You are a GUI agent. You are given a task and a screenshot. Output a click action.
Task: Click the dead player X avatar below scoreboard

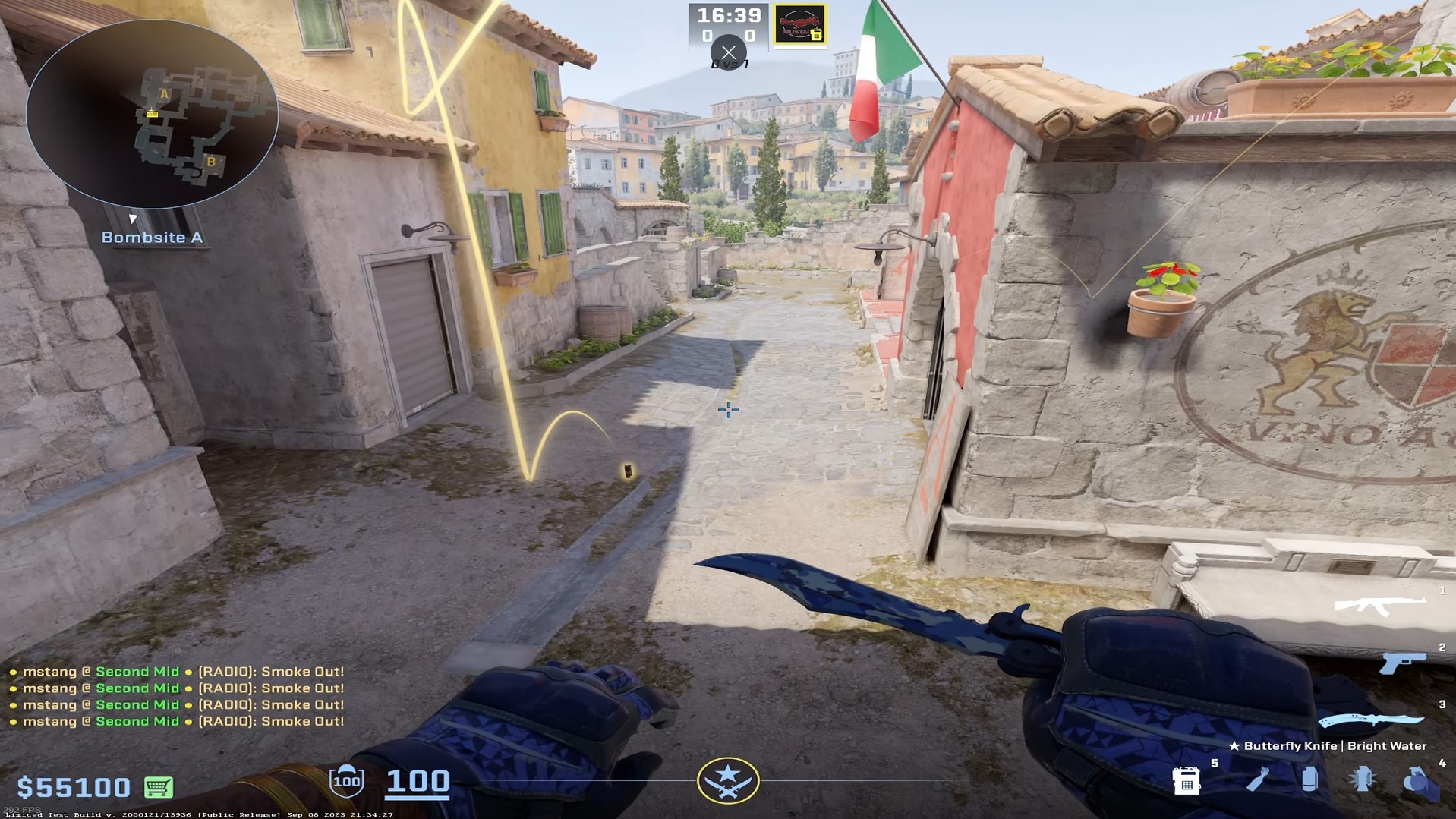(x=729, y=52)
